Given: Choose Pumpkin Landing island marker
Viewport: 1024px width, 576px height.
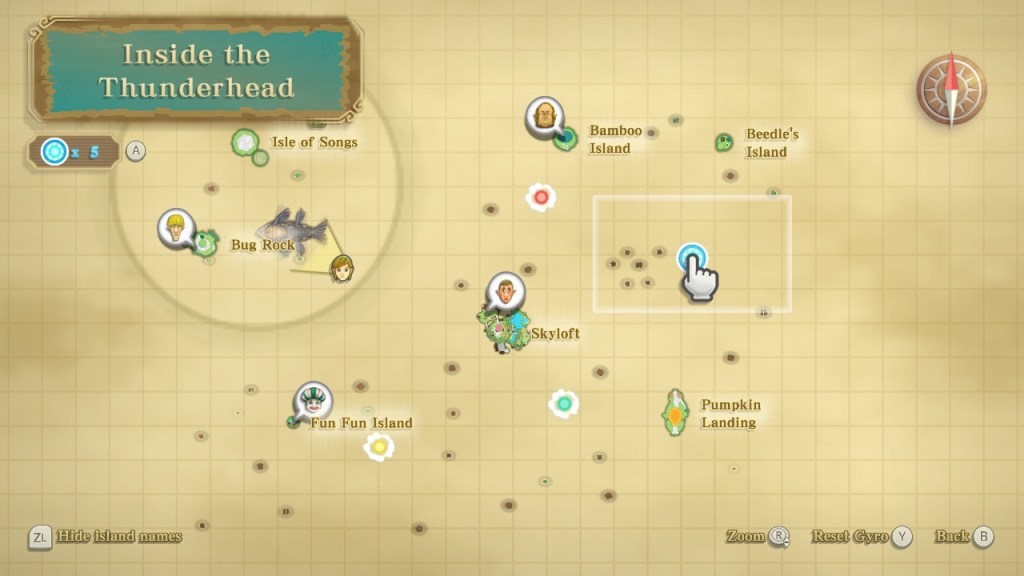Looking at the screenshot, I should pos(676,411).
